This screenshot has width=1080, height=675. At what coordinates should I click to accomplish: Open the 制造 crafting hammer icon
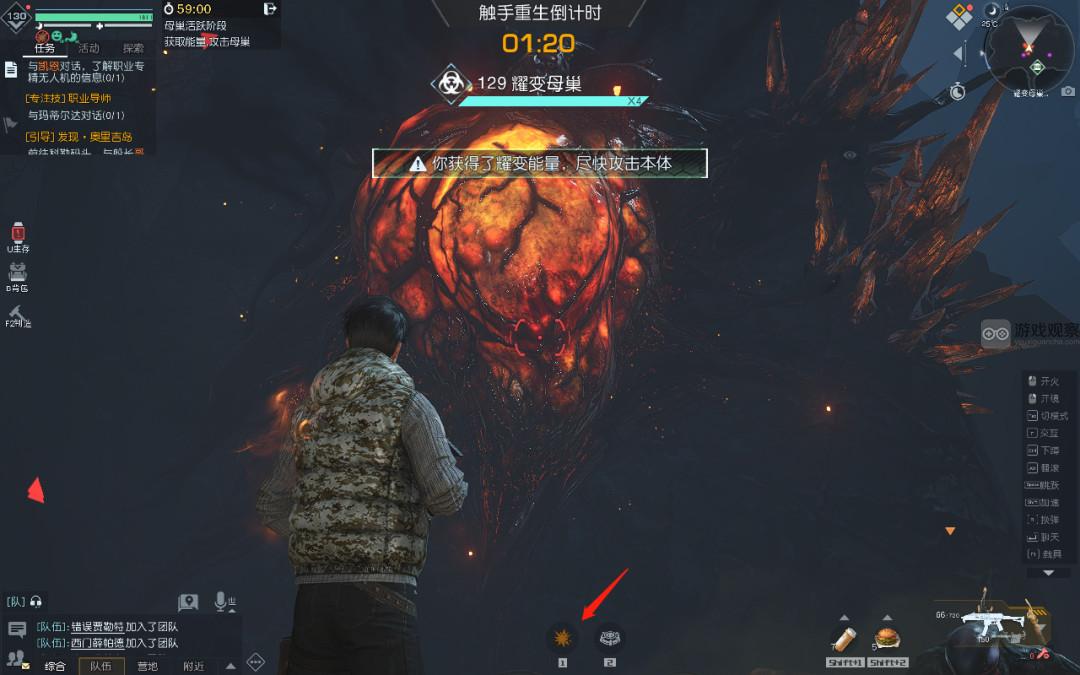click(x=17, y=312)
